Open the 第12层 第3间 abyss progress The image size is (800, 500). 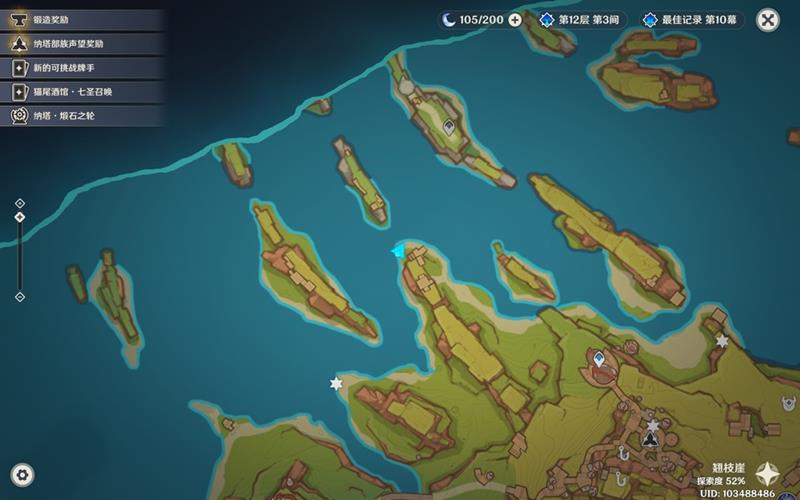[x=582, y=20]
